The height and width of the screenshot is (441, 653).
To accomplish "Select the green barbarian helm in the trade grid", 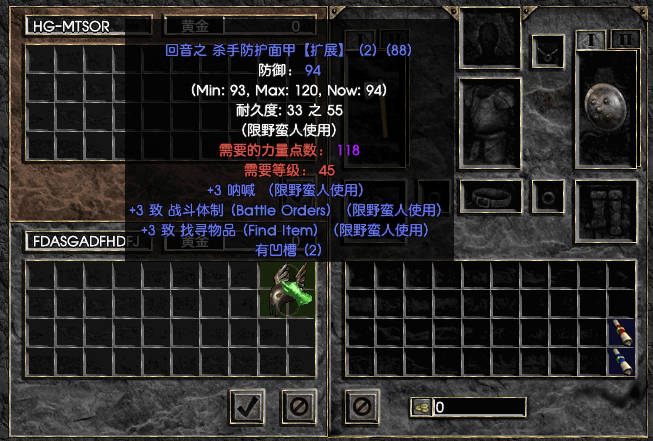I will tap(287, 290).
